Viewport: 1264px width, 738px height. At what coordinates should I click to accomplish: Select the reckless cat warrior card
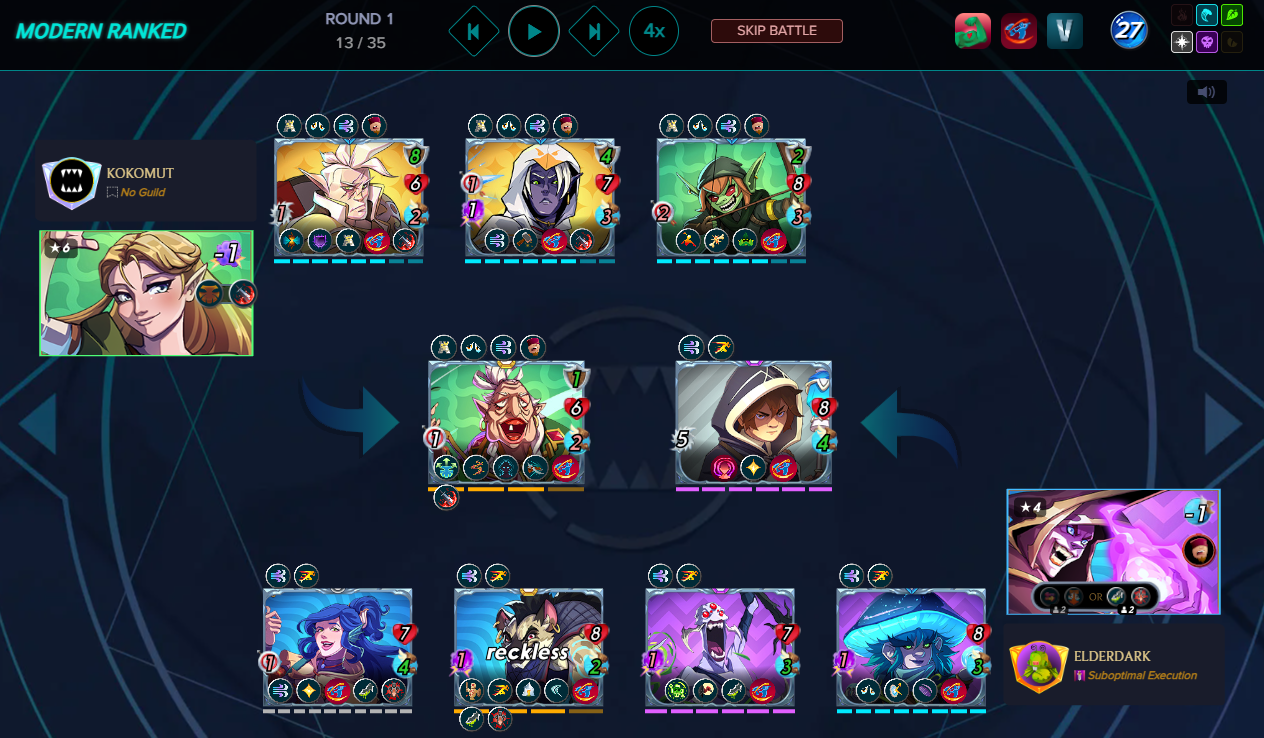528,647
